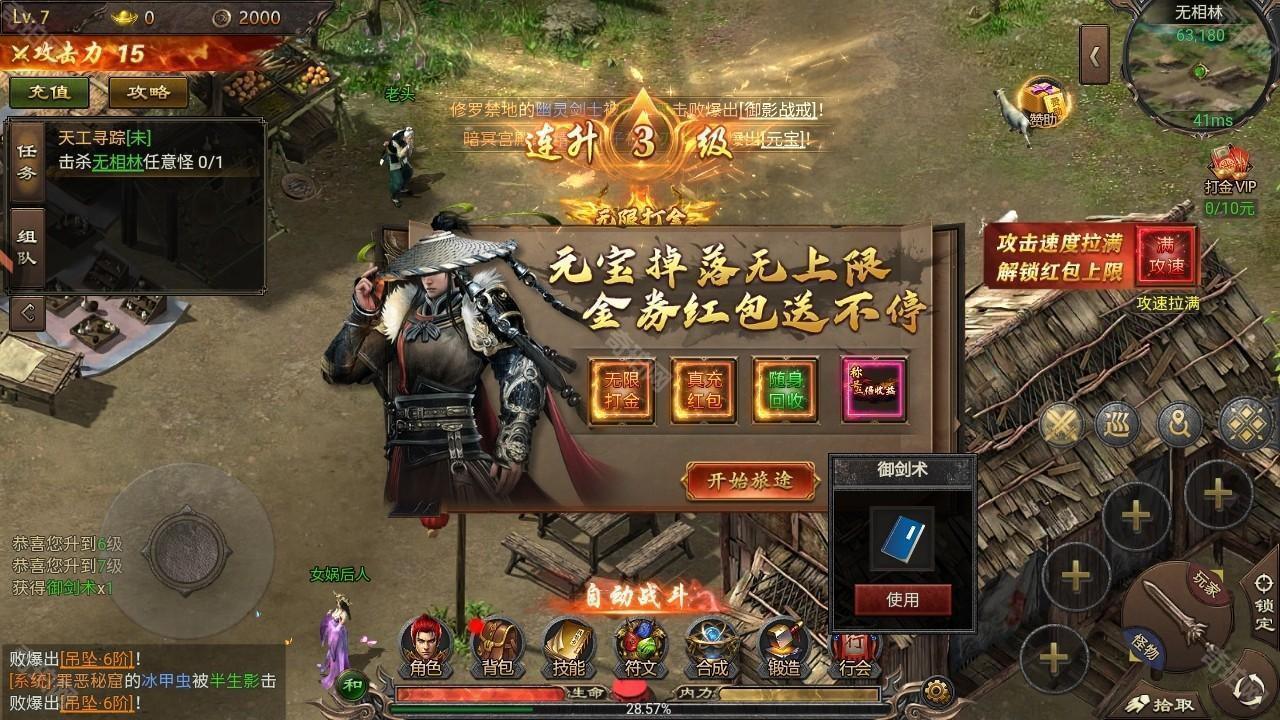Switch to the 任务 quest tab
The width and height of the screenshot is (1280, 720).
coord(26,160)
